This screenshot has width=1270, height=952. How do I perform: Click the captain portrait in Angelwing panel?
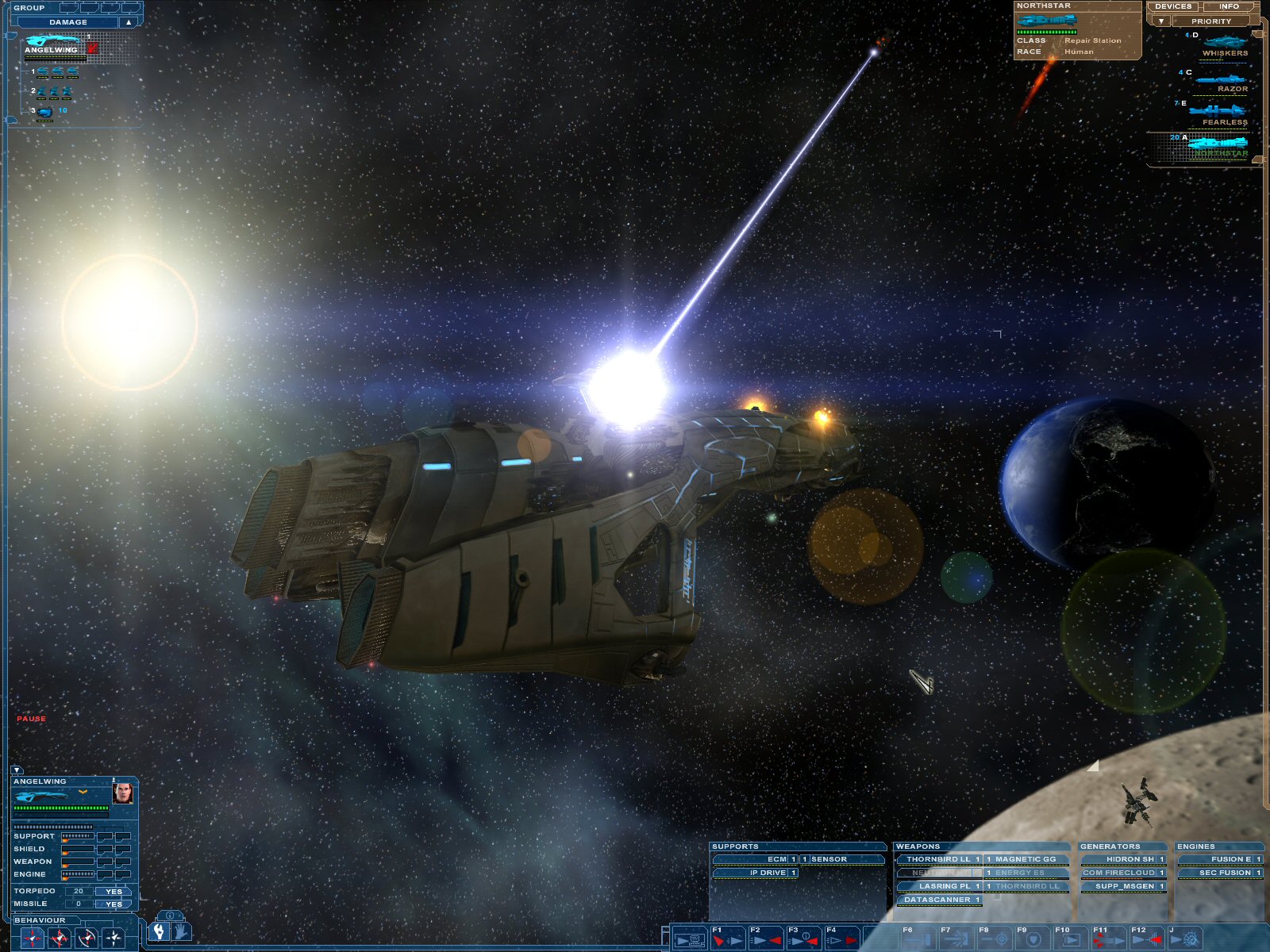tap(122, 793)
